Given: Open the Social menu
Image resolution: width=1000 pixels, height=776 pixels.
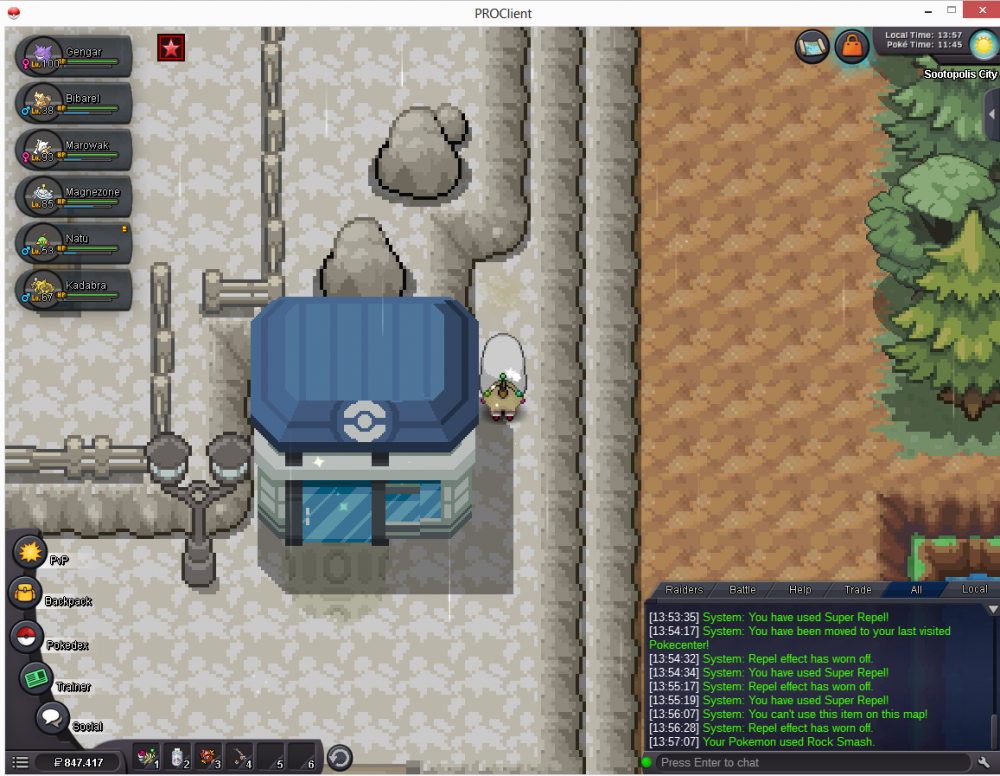Looking at the screenshot, I should pos(52,717).
